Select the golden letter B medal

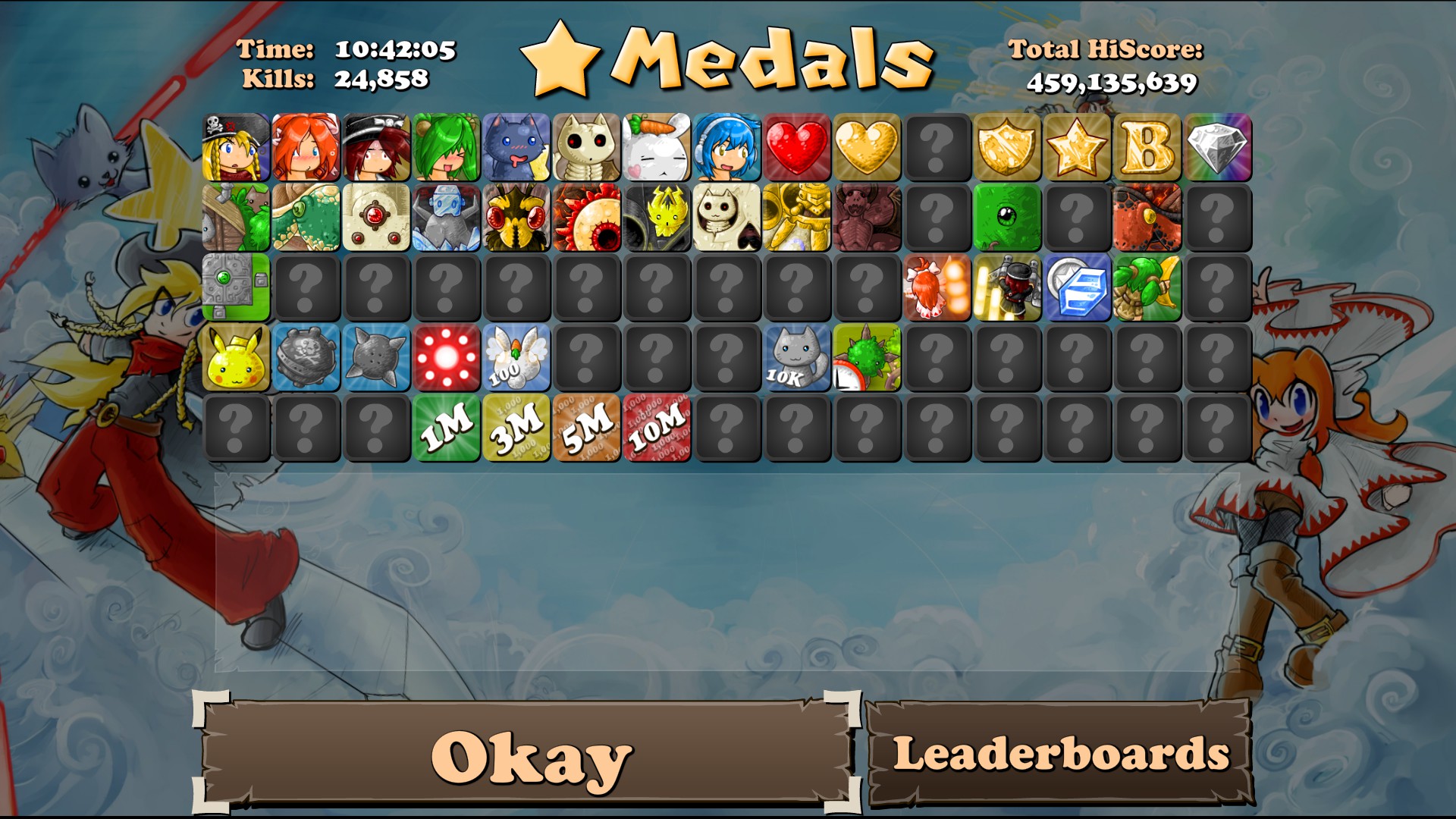[1147, 147]
